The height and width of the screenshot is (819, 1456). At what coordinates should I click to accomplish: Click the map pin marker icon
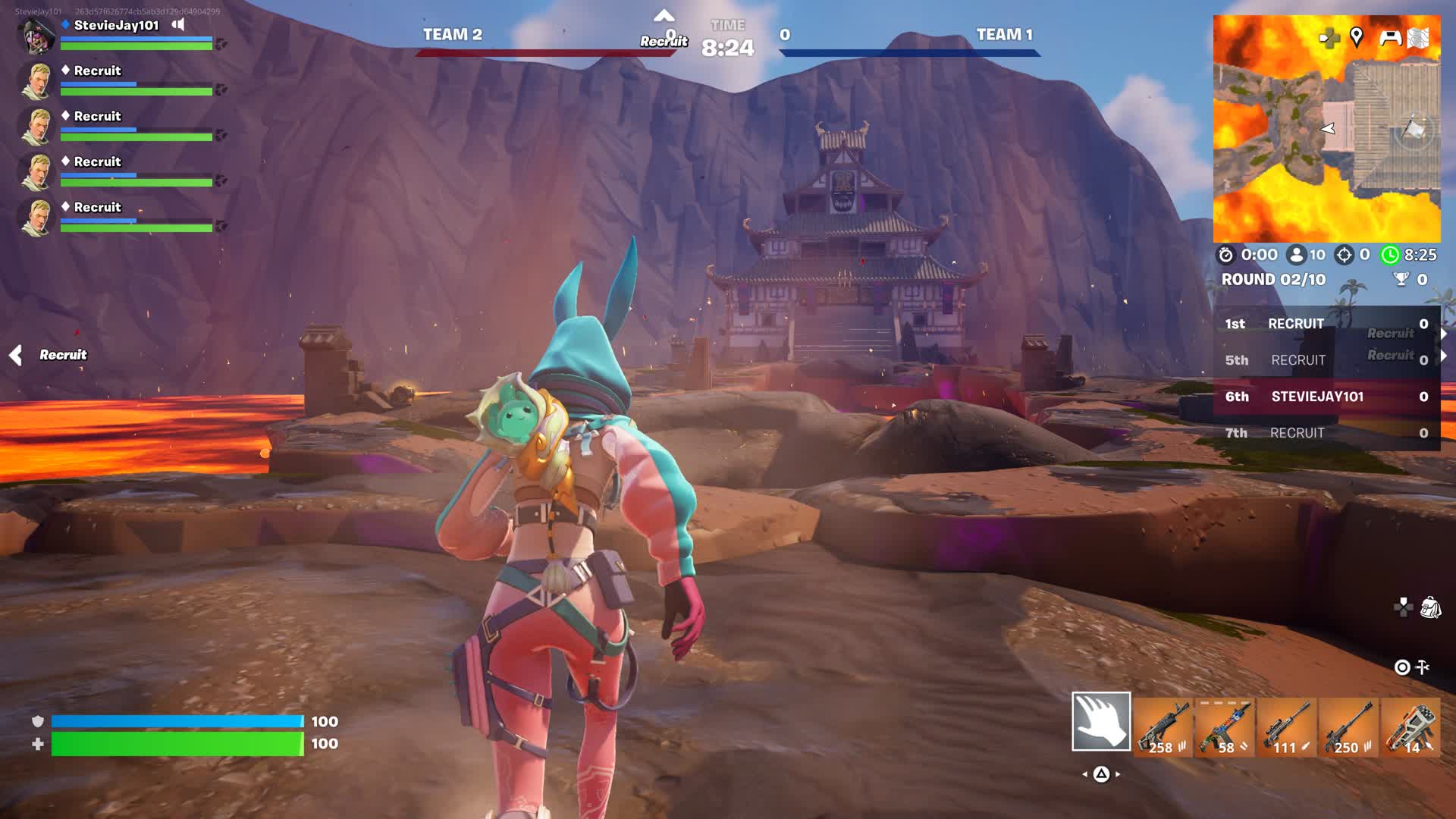point(1357,36)
